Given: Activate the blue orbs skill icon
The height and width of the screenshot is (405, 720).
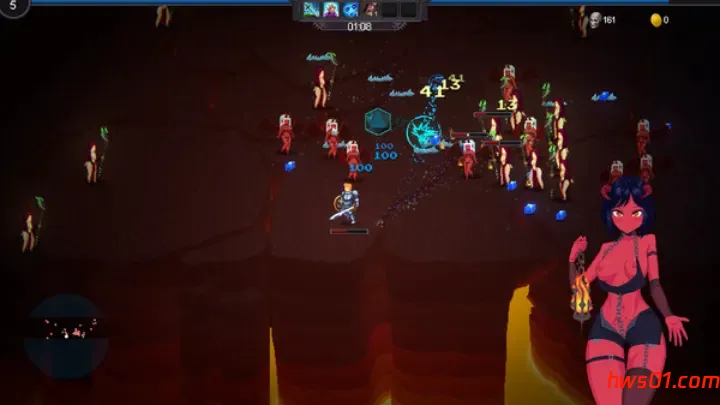Looking at the screenshot, I should (x=351, y=10).
